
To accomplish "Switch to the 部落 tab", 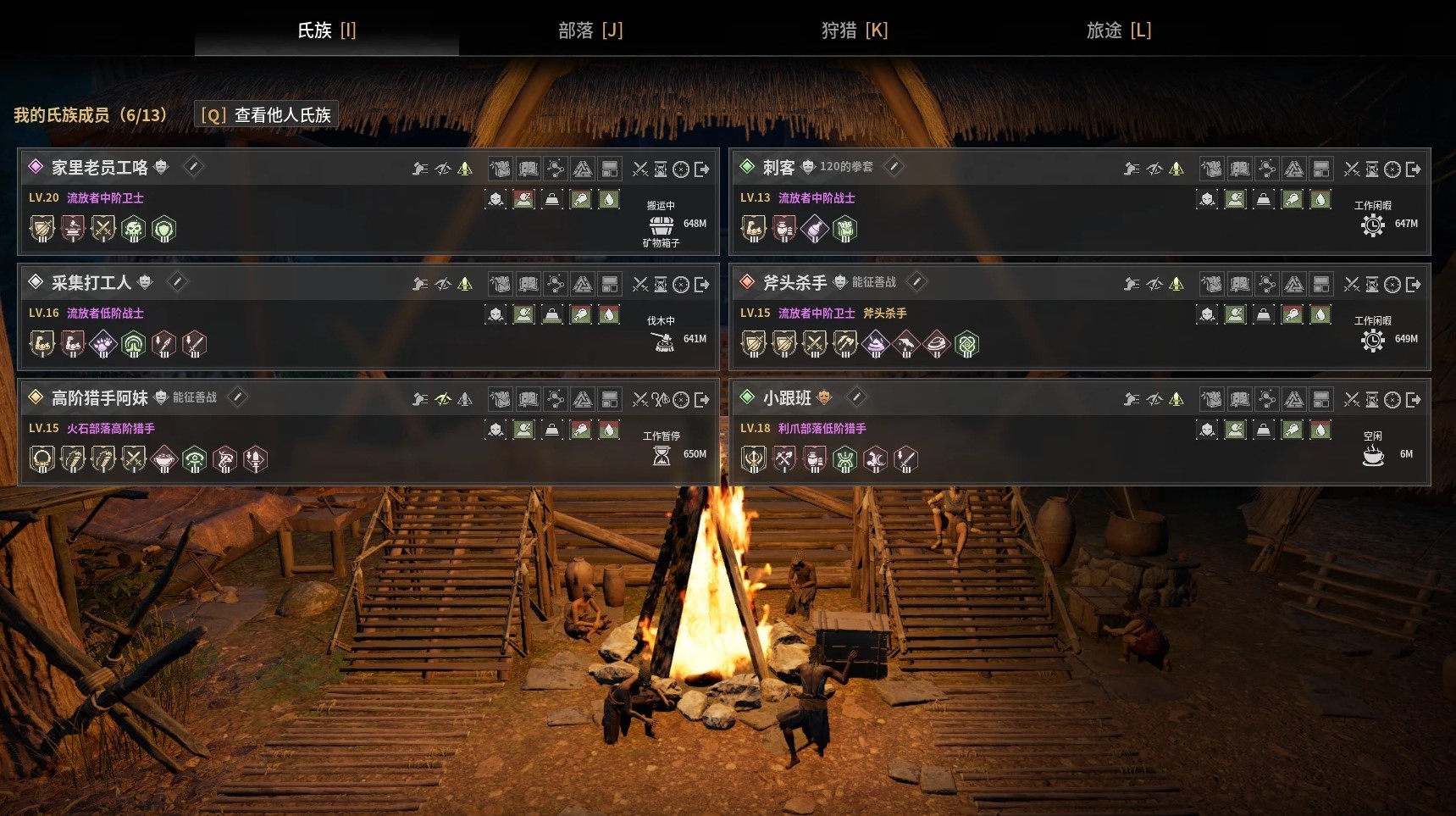I will tap(590, 31).
